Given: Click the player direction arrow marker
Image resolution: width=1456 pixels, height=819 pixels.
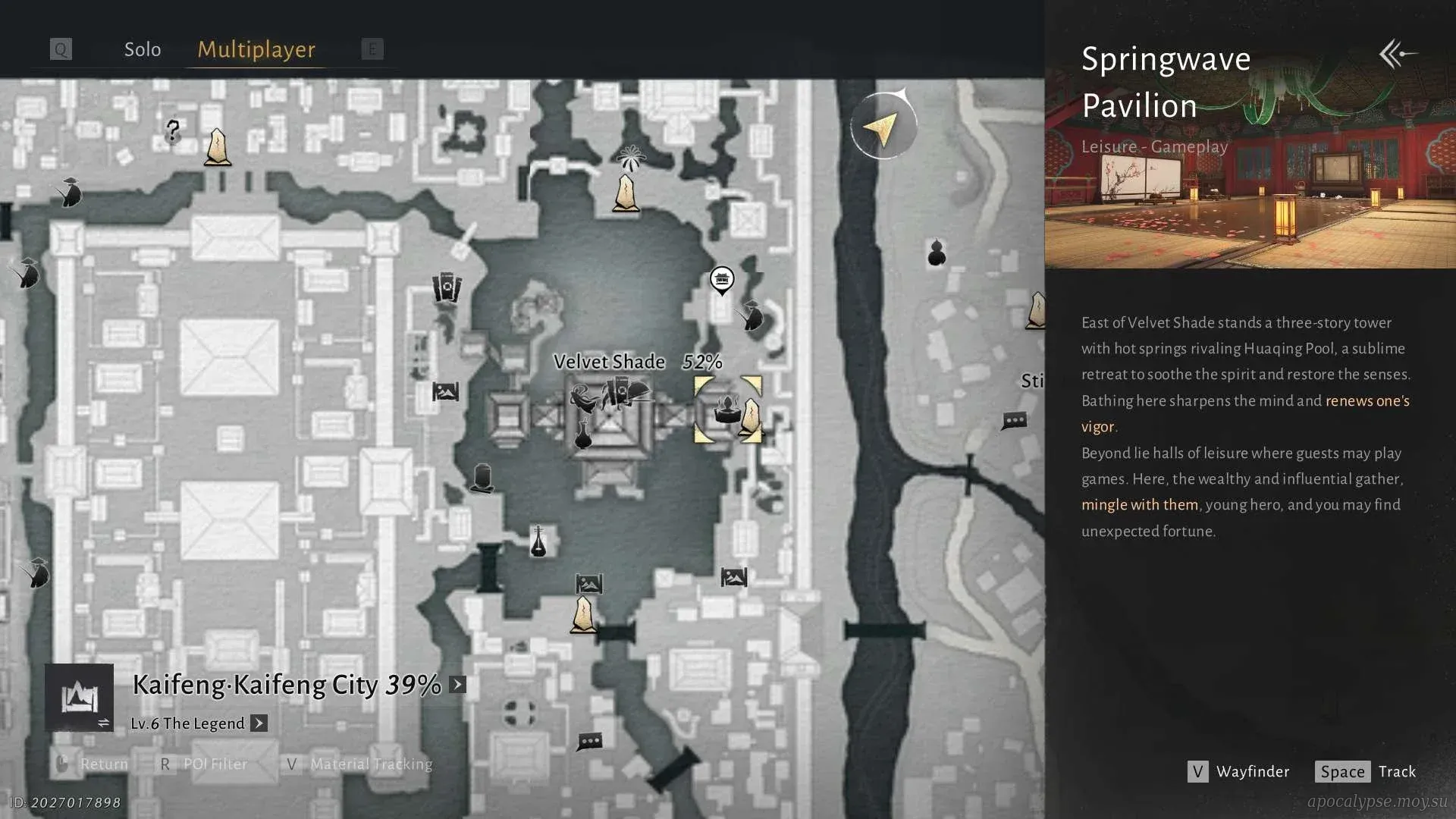Looking at the screenshot, I should click(x=883, y=127).
